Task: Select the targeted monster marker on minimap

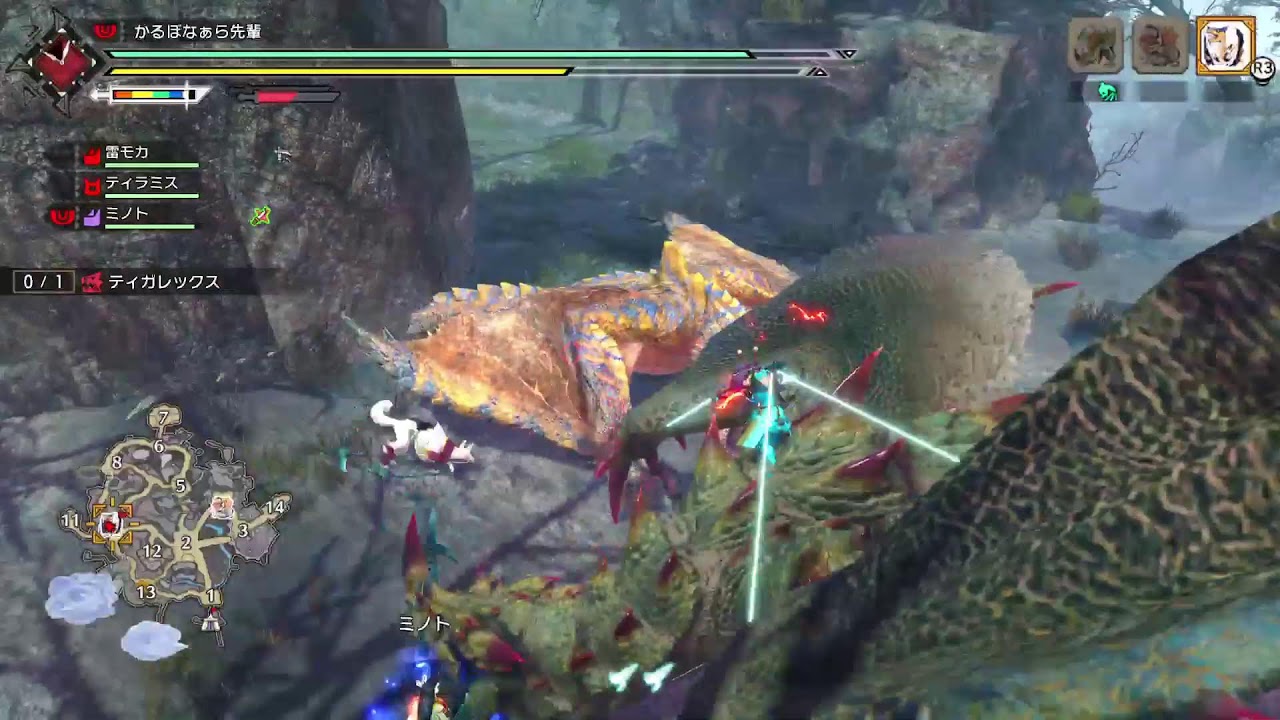Action: [x=111, y=522]
